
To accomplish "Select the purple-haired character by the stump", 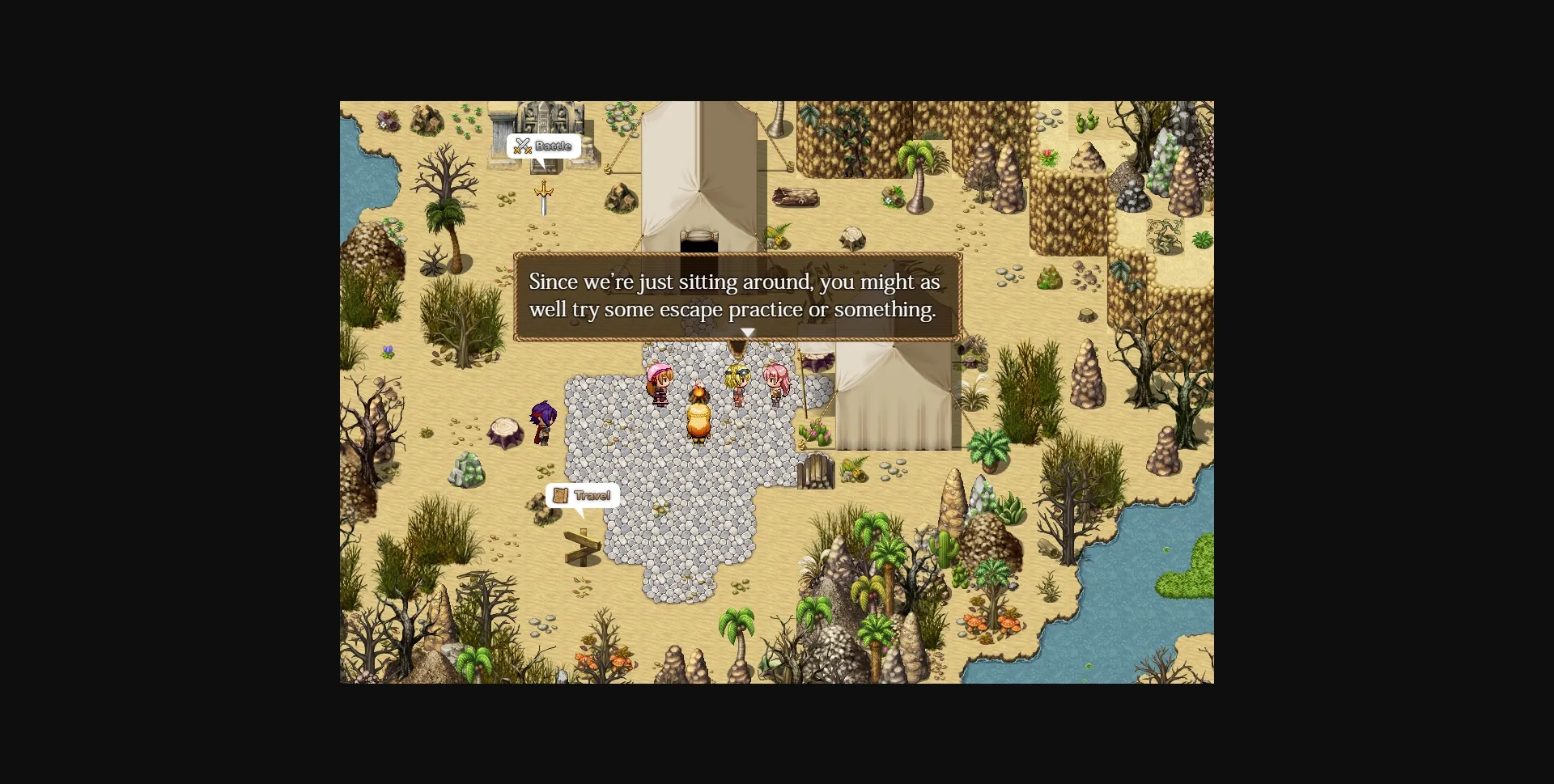I will (x=544, y=421).
